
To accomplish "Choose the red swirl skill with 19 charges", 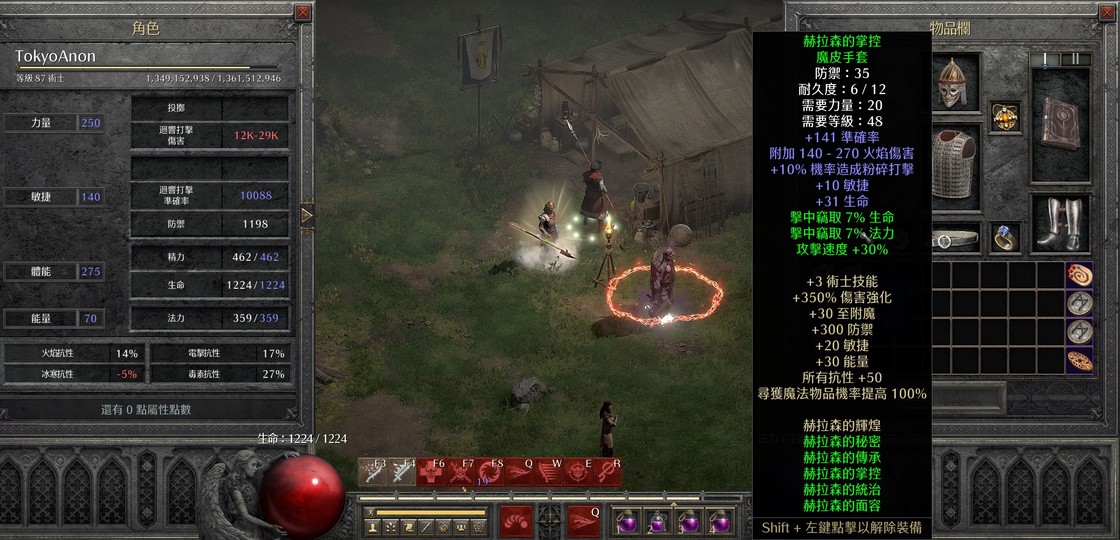I will tap(491, 473).
